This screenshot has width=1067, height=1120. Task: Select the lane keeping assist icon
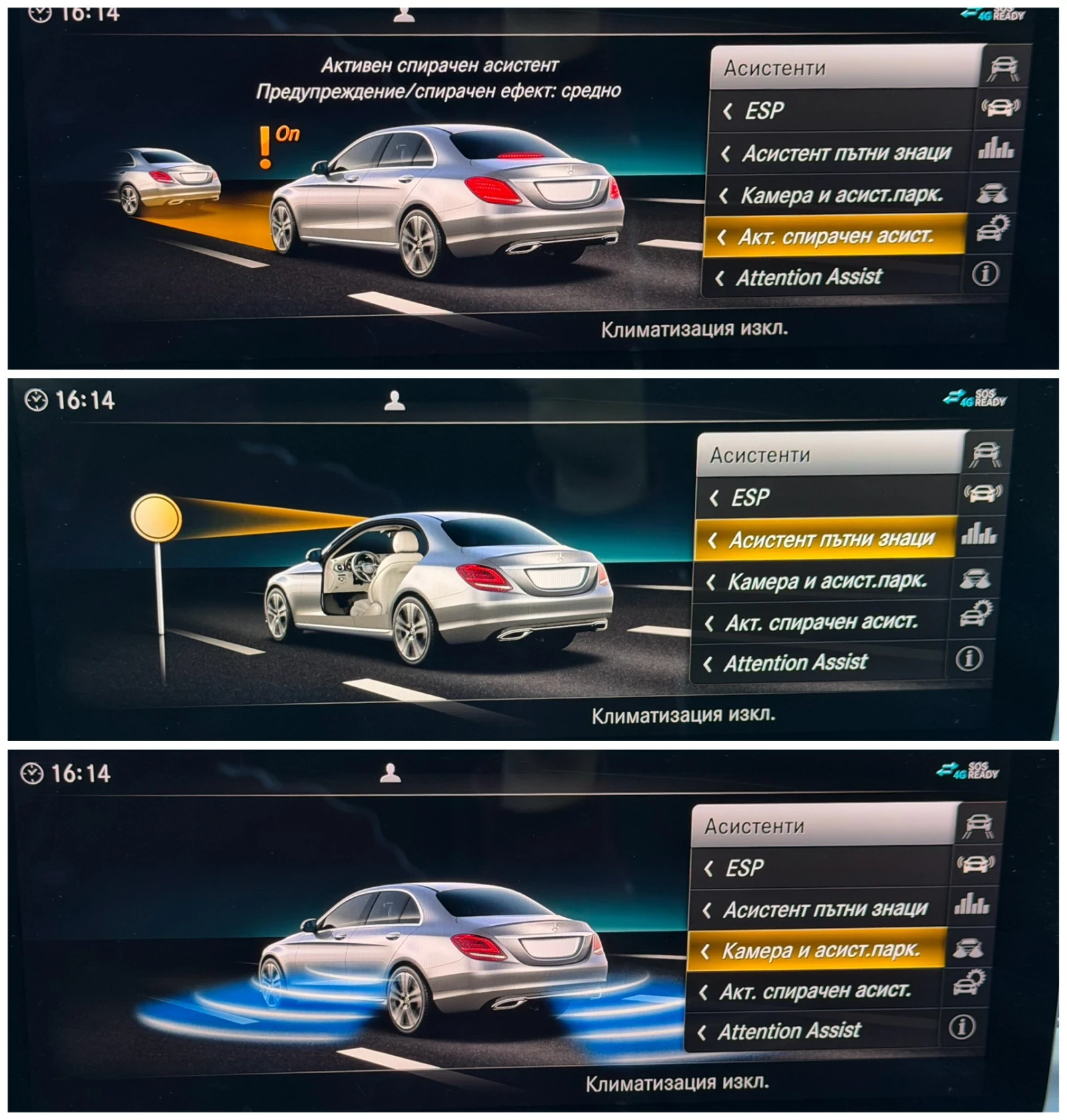pyautogui.click(x=1003, y=67)
